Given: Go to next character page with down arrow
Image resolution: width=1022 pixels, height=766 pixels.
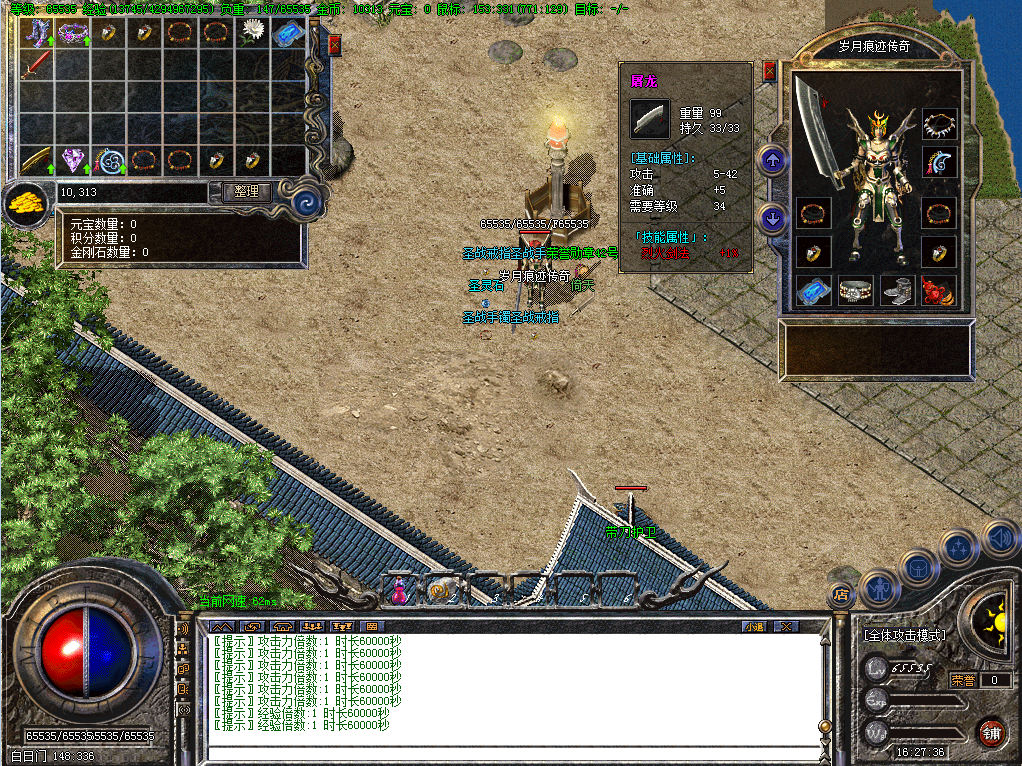Looking at the screenshot, I should tap(771, 217).
